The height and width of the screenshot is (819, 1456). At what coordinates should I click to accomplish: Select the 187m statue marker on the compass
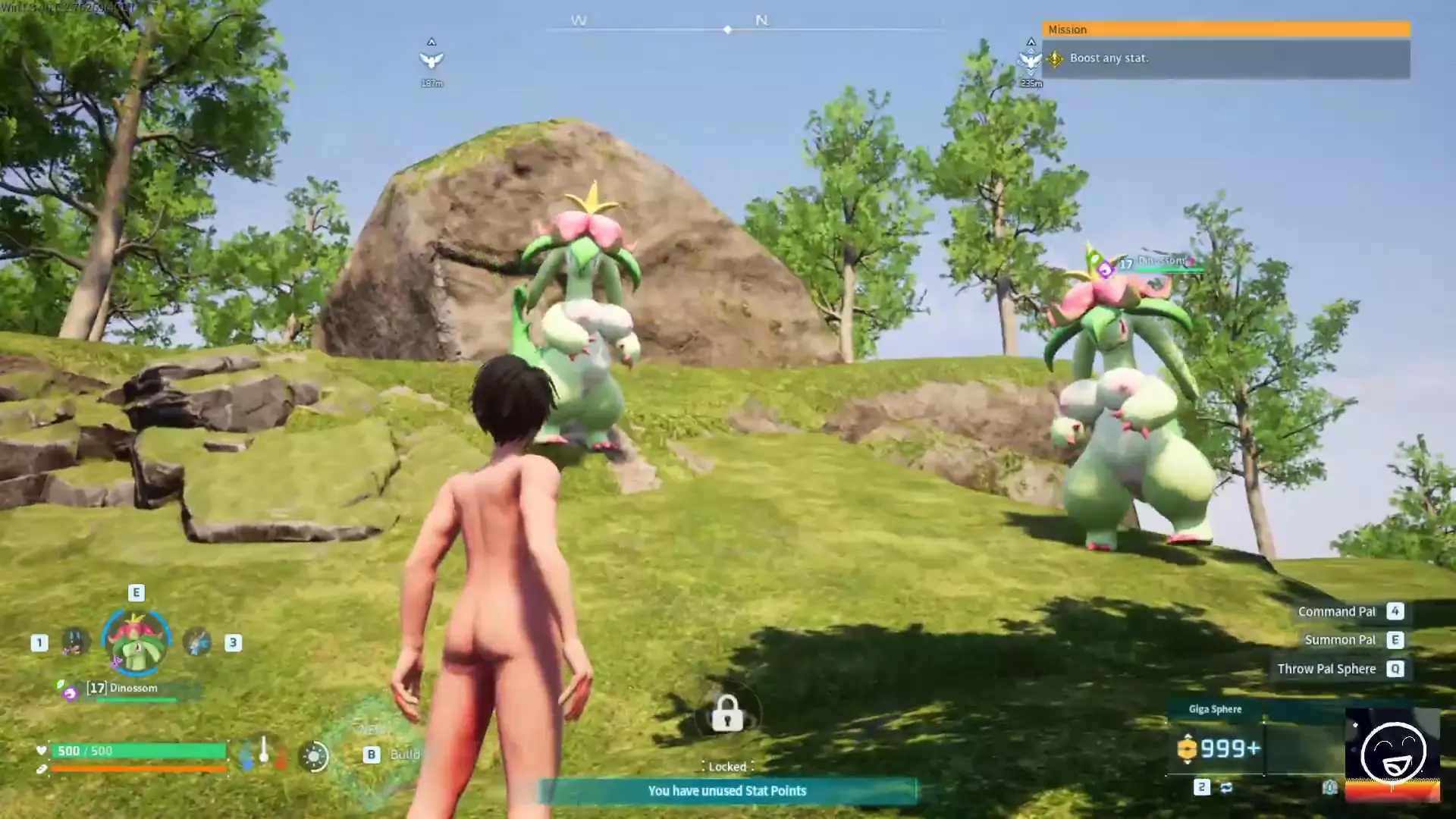coord(431,59)
